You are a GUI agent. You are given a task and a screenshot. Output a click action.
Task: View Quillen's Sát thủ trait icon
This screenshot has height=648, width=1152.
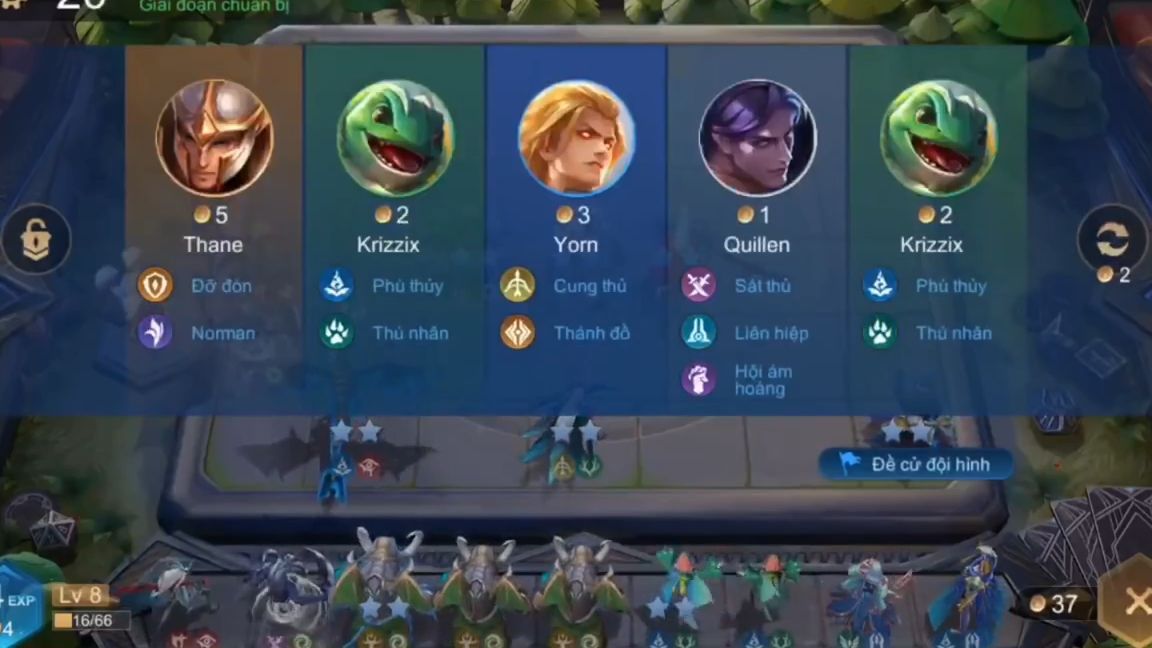click(698, 286)
